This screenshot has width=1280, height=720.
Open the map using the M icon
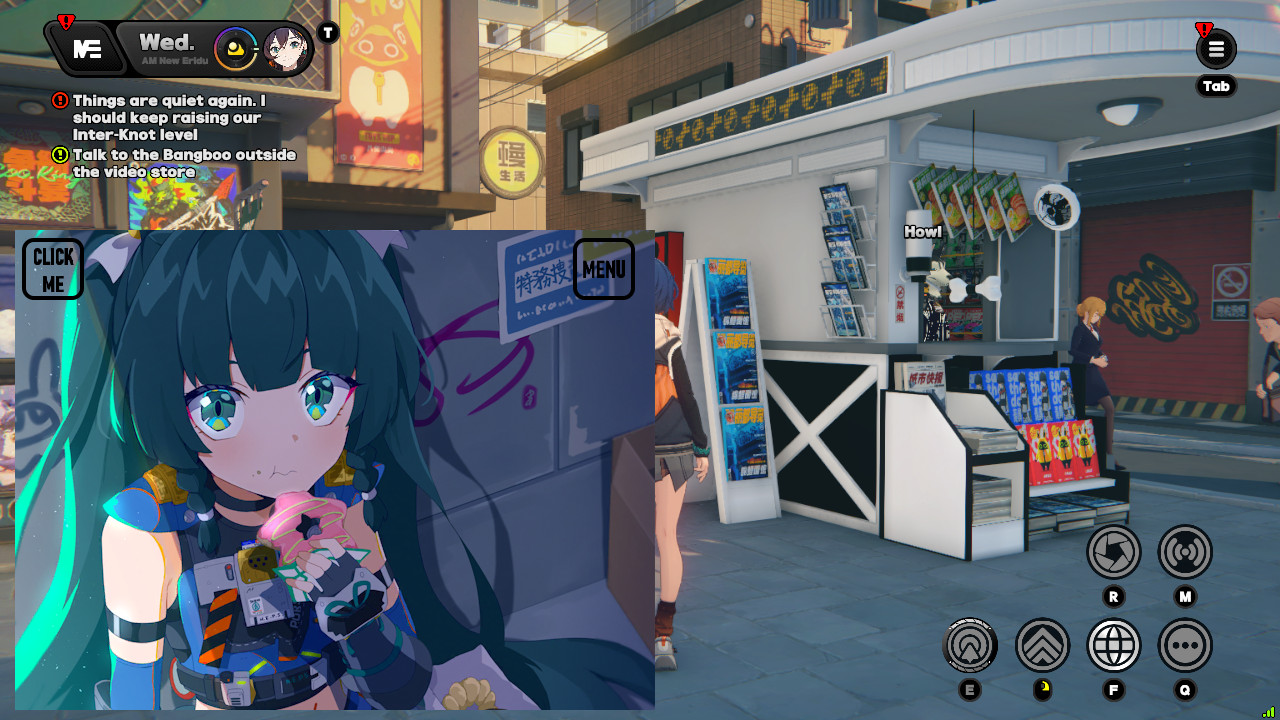coord(1185,552)
